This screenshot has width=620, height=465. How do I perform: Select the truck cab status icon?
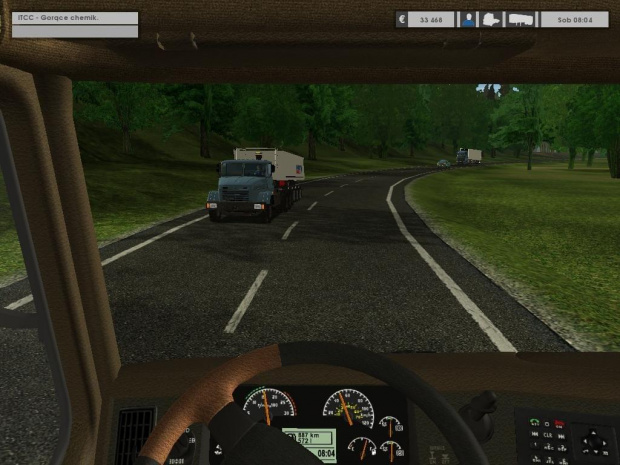[492, 19]
